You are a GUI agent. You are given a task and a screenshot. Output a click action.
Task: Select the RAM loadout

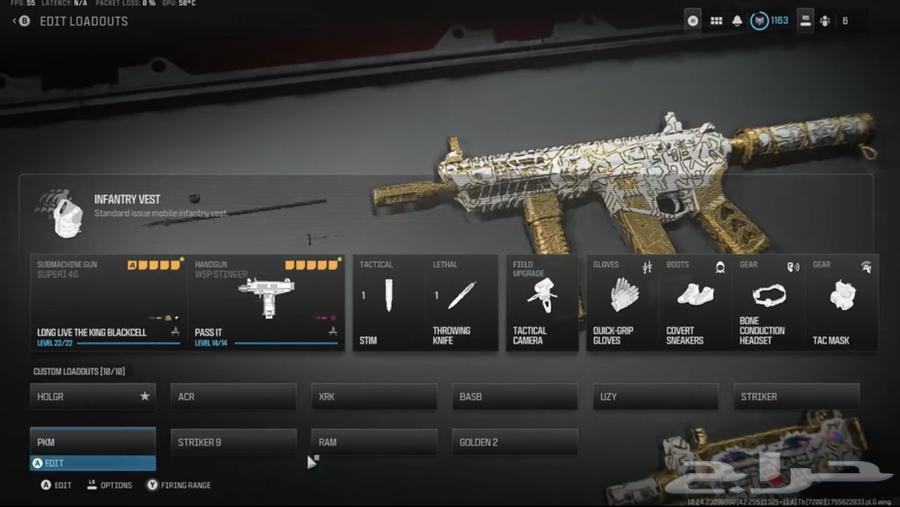374,442
